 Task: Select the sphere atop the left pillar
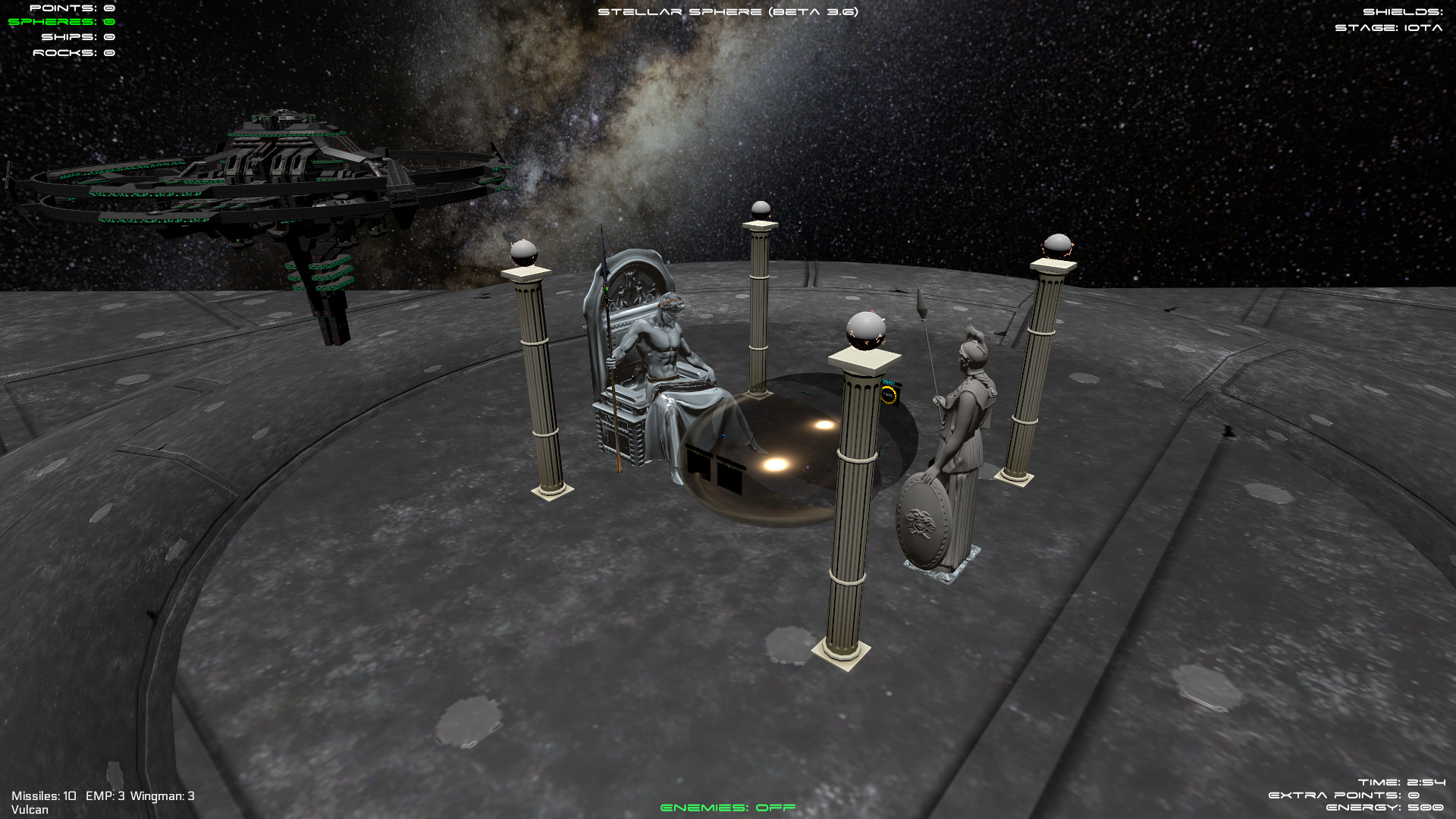525,250
